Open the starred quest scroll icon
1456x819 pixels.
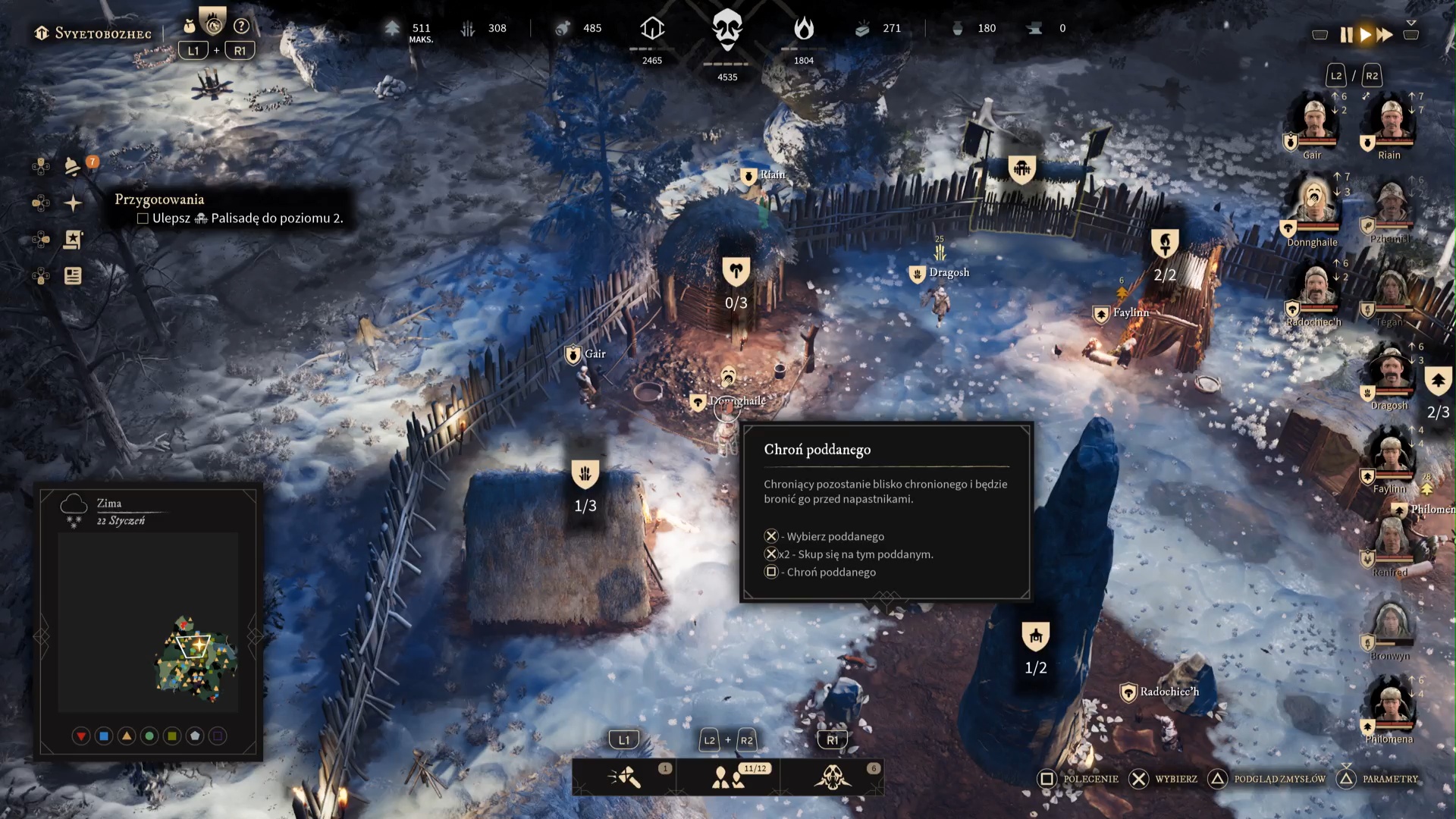tap(73, 240)
